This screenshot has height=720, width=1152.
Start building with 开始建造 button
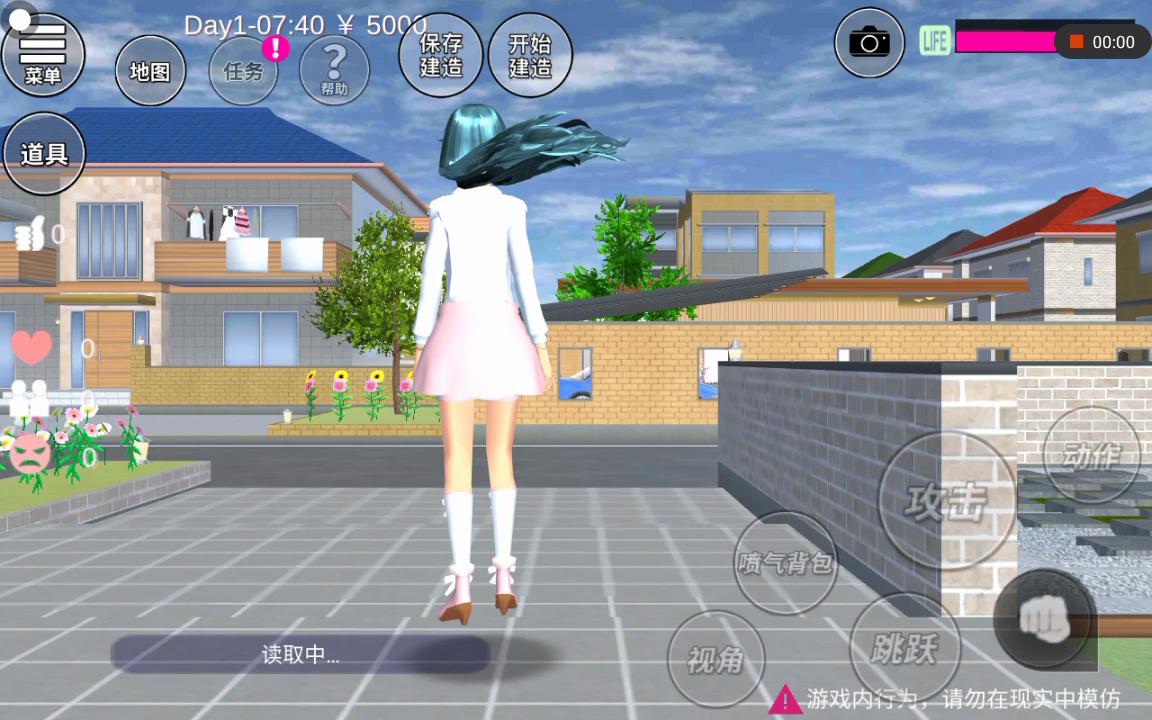[530, 55]
